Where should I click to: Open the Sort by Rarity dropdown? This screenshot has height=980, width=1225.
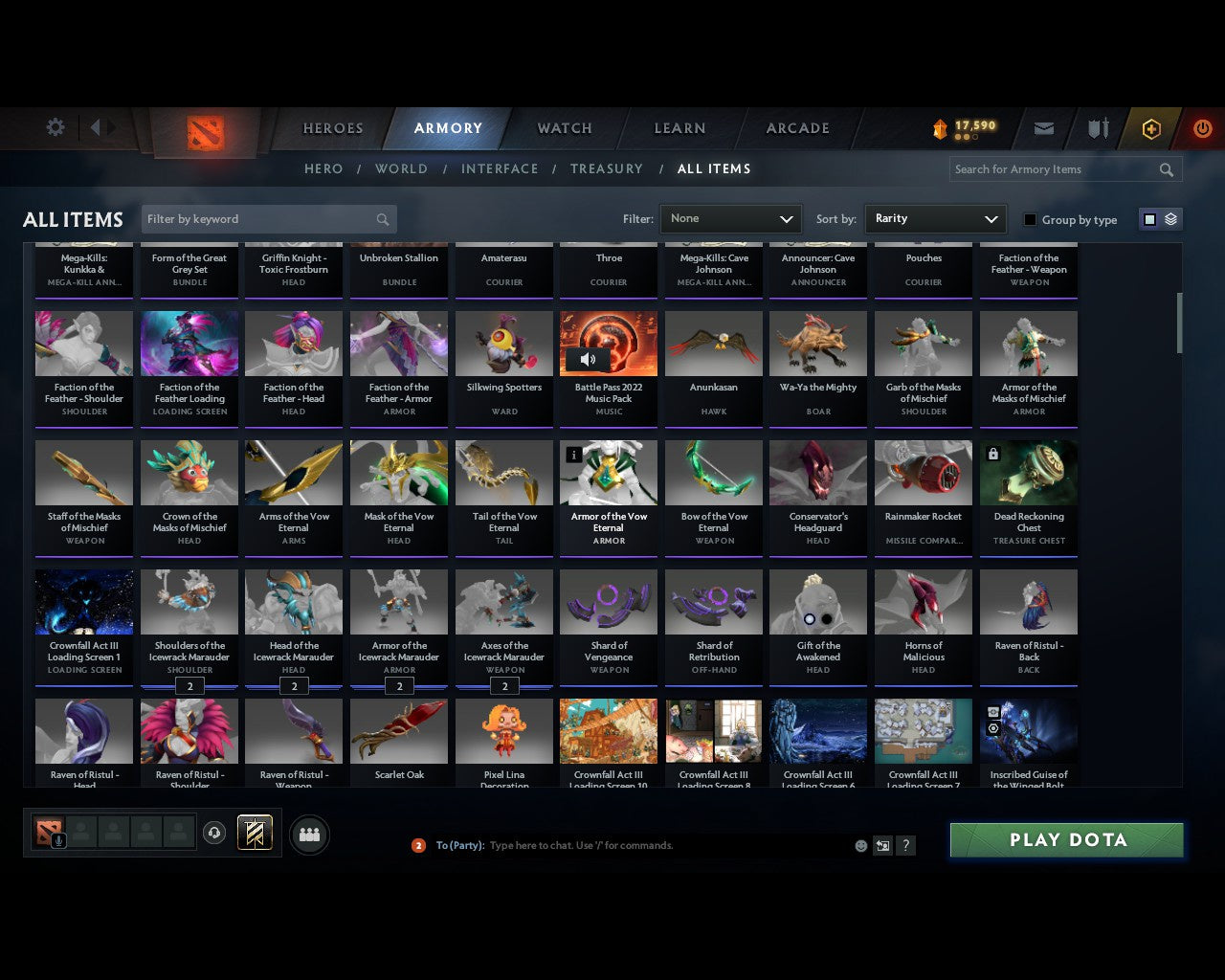pos(935,219)
